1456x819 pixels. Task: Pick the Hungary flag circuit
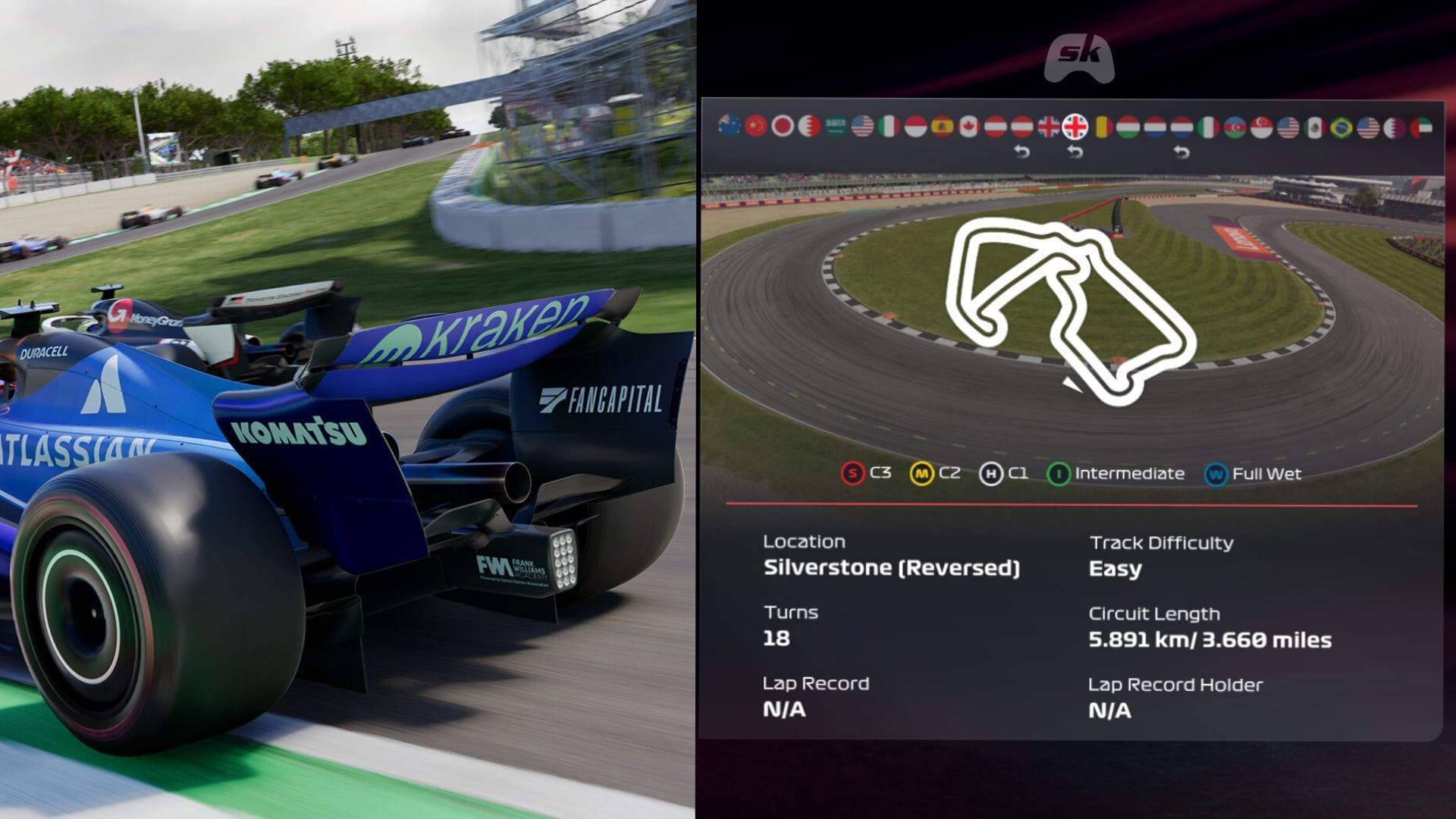click(x=1128, y=126)
